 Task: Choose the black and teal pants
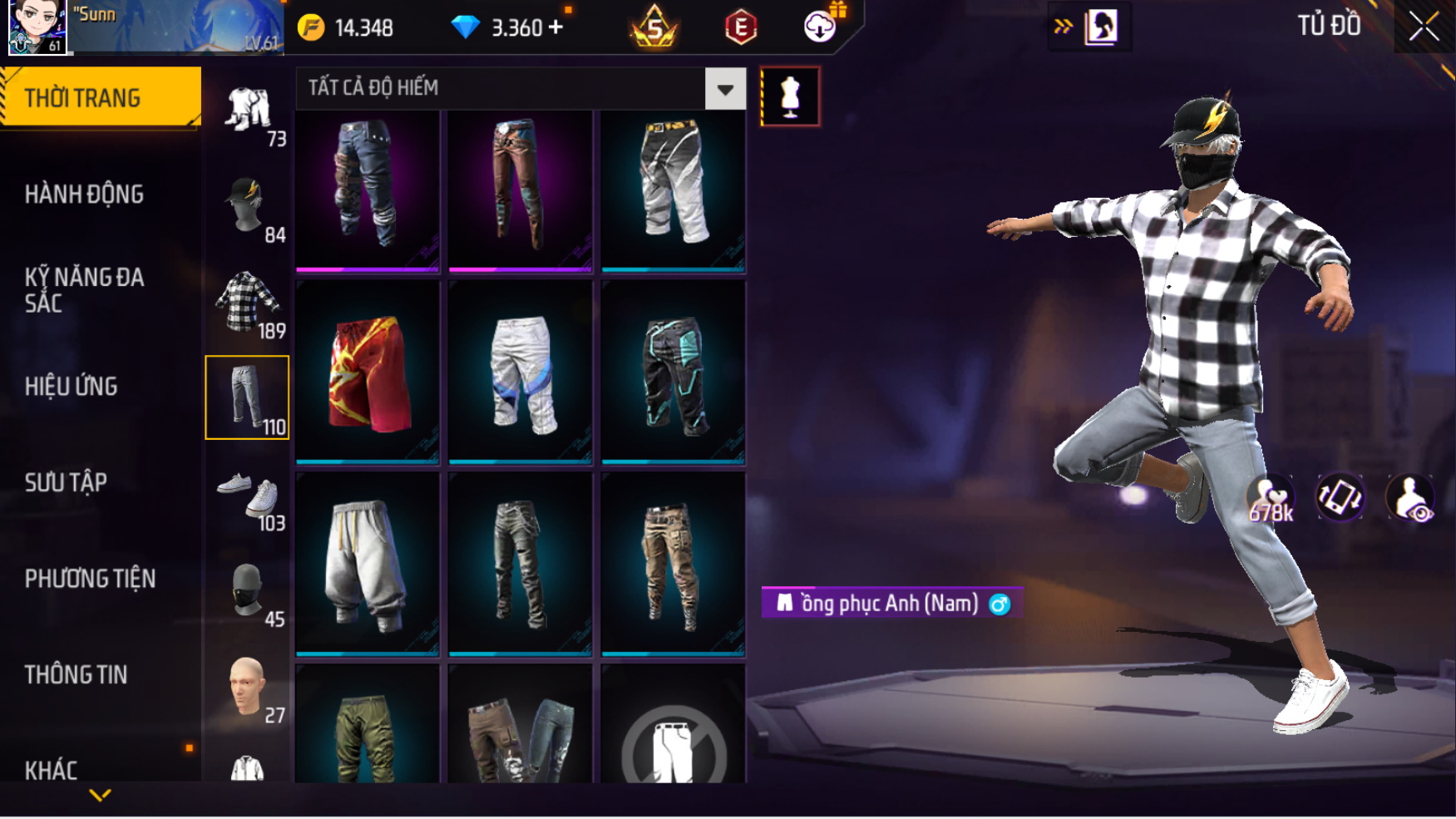(673, 372)
